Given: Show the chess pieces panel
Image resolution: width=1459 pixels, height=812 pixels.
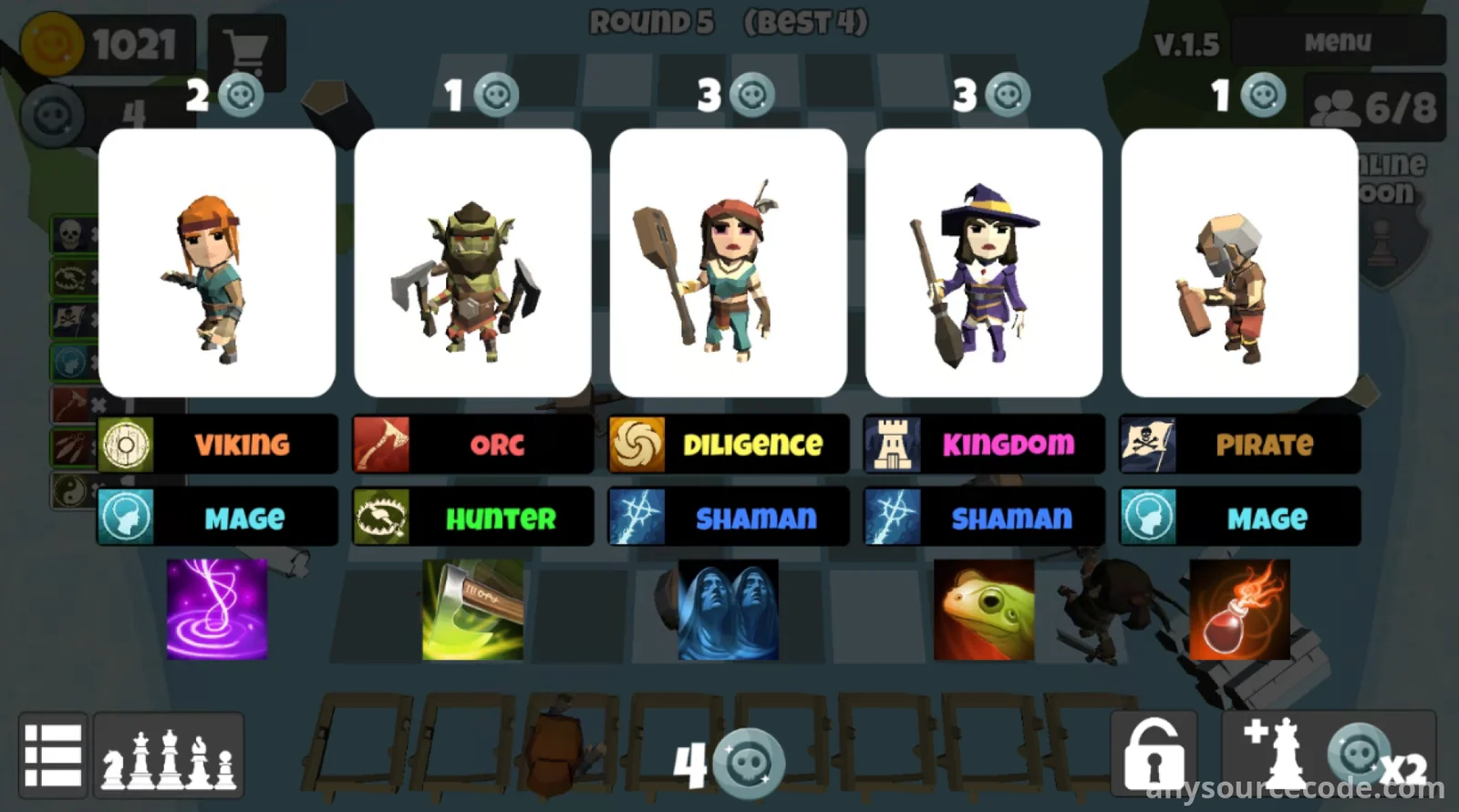Looking at the screenshot, I should pos(169,755).
